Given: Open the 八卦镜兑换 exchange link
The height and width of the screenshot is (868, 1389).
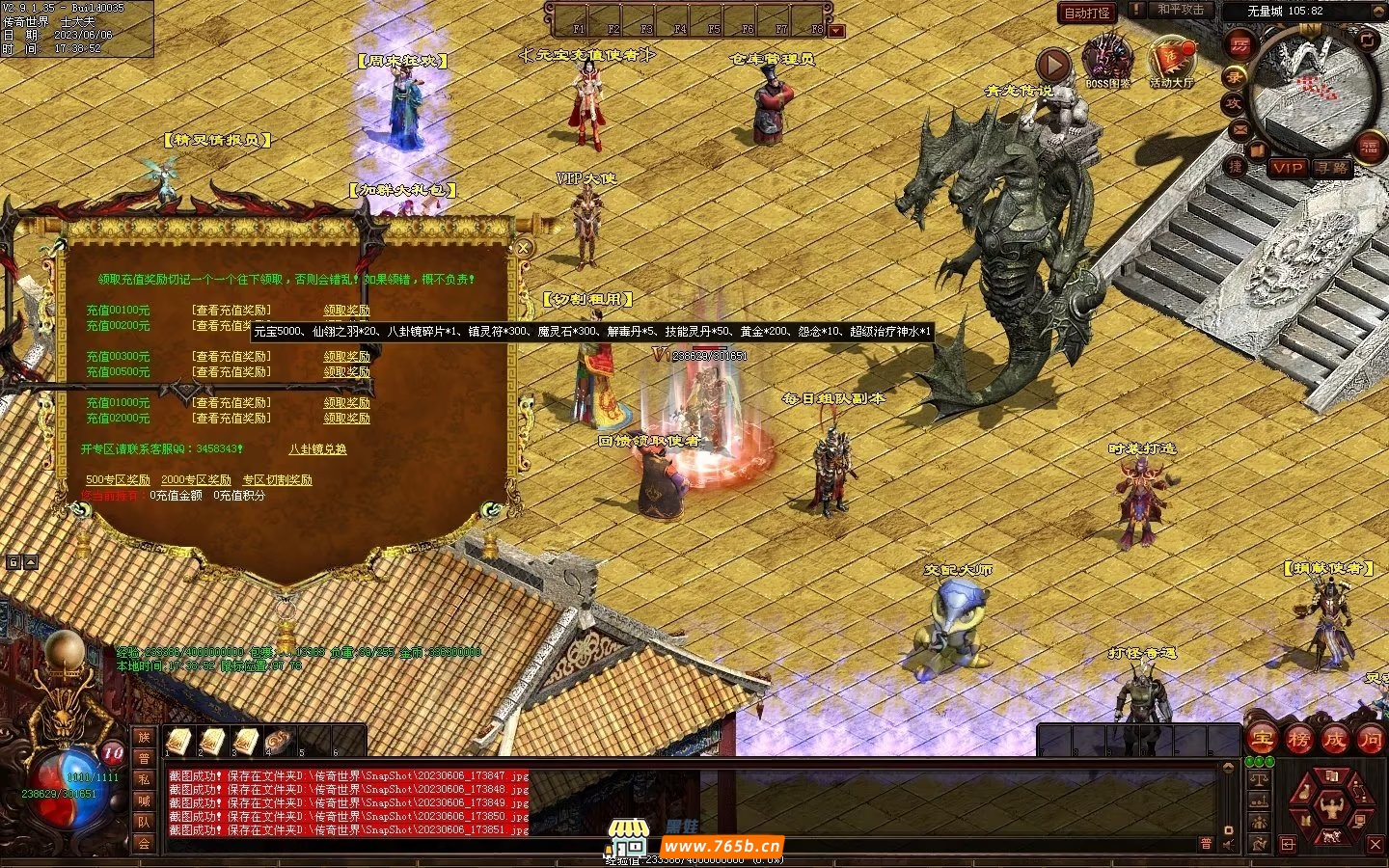Looking at the screenshot, I should [x=317, y=449].
